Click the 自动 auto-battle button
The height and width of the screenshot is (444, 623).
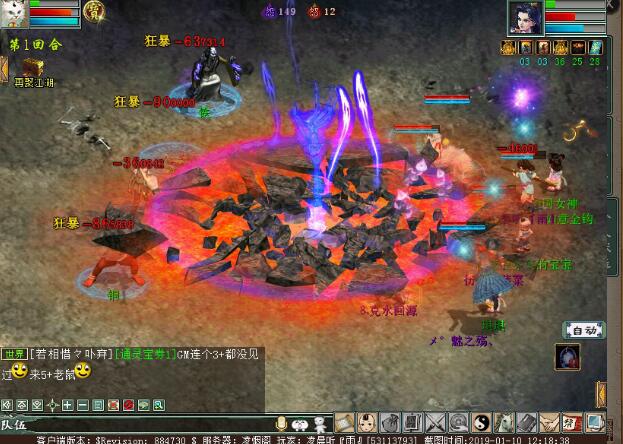tap(585, 330)
